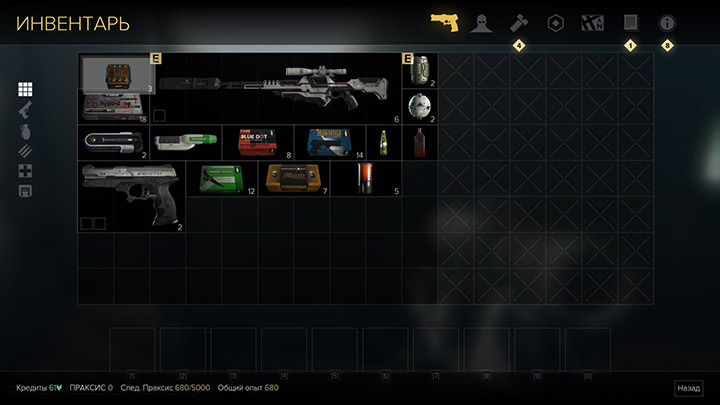Screen dimensions: 720x405
Task: Select the green ammo box with 12 rounds
Action: coord(220,179)
